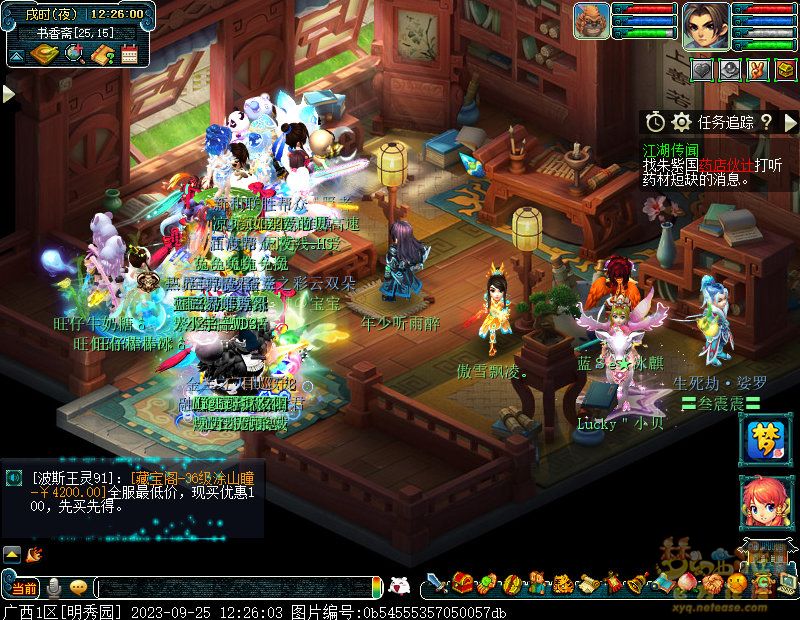This screenshot has height=620, width=800.
Task: Click the red-haired girl assistant portrait
Action: coord(760,503)
